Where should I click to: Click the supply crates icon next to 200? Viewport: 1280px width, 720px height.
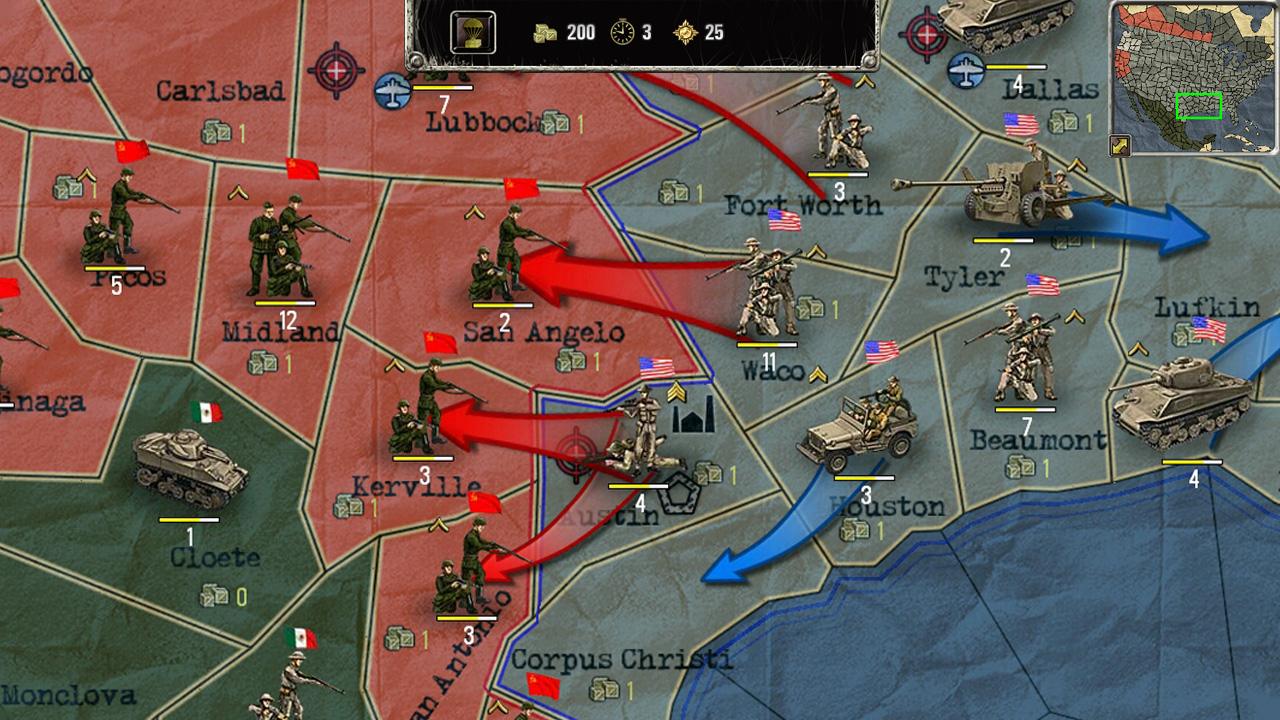[x=544, y=31]
